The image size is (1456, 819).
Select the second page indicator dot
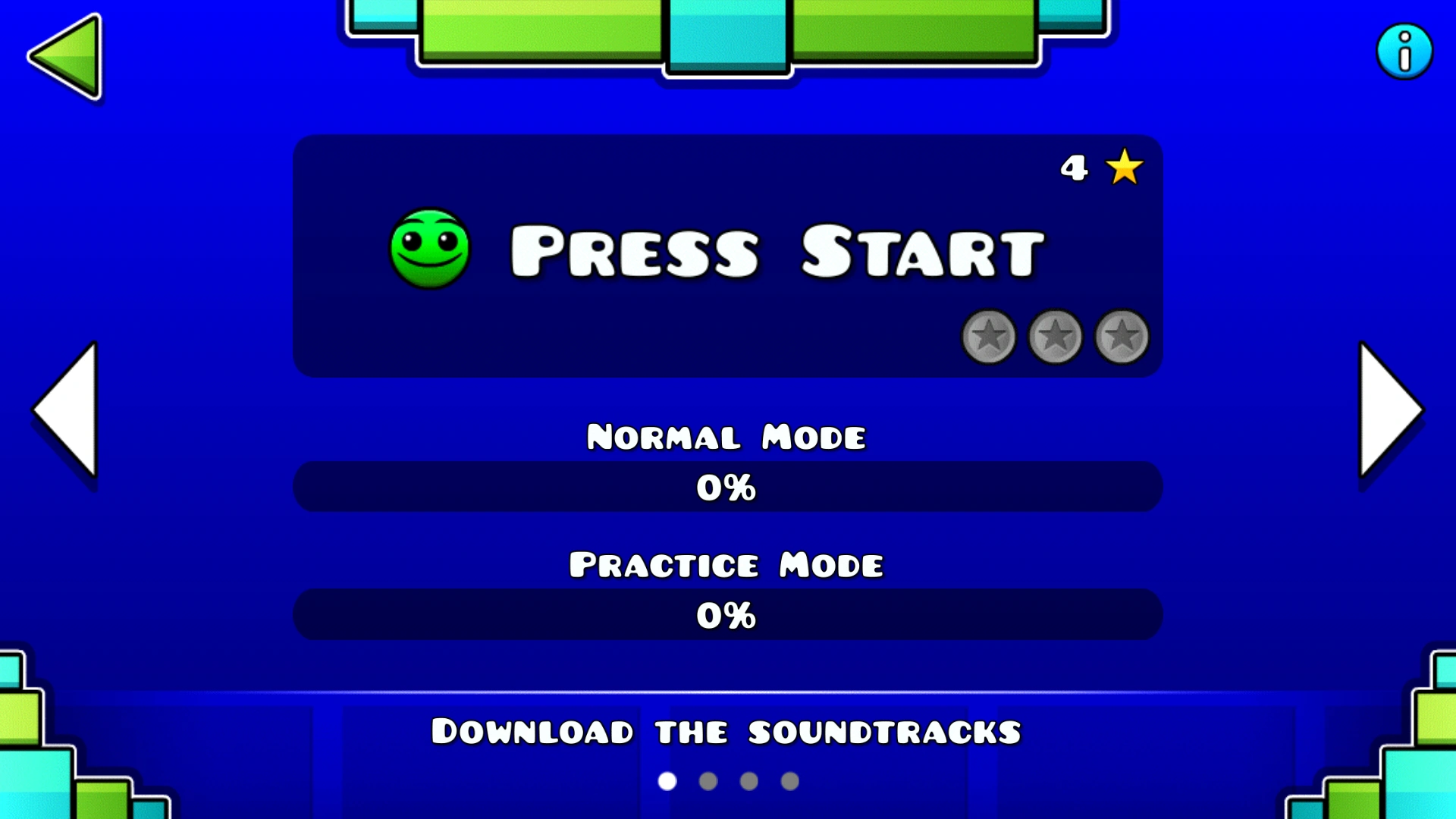pos(707,781)
